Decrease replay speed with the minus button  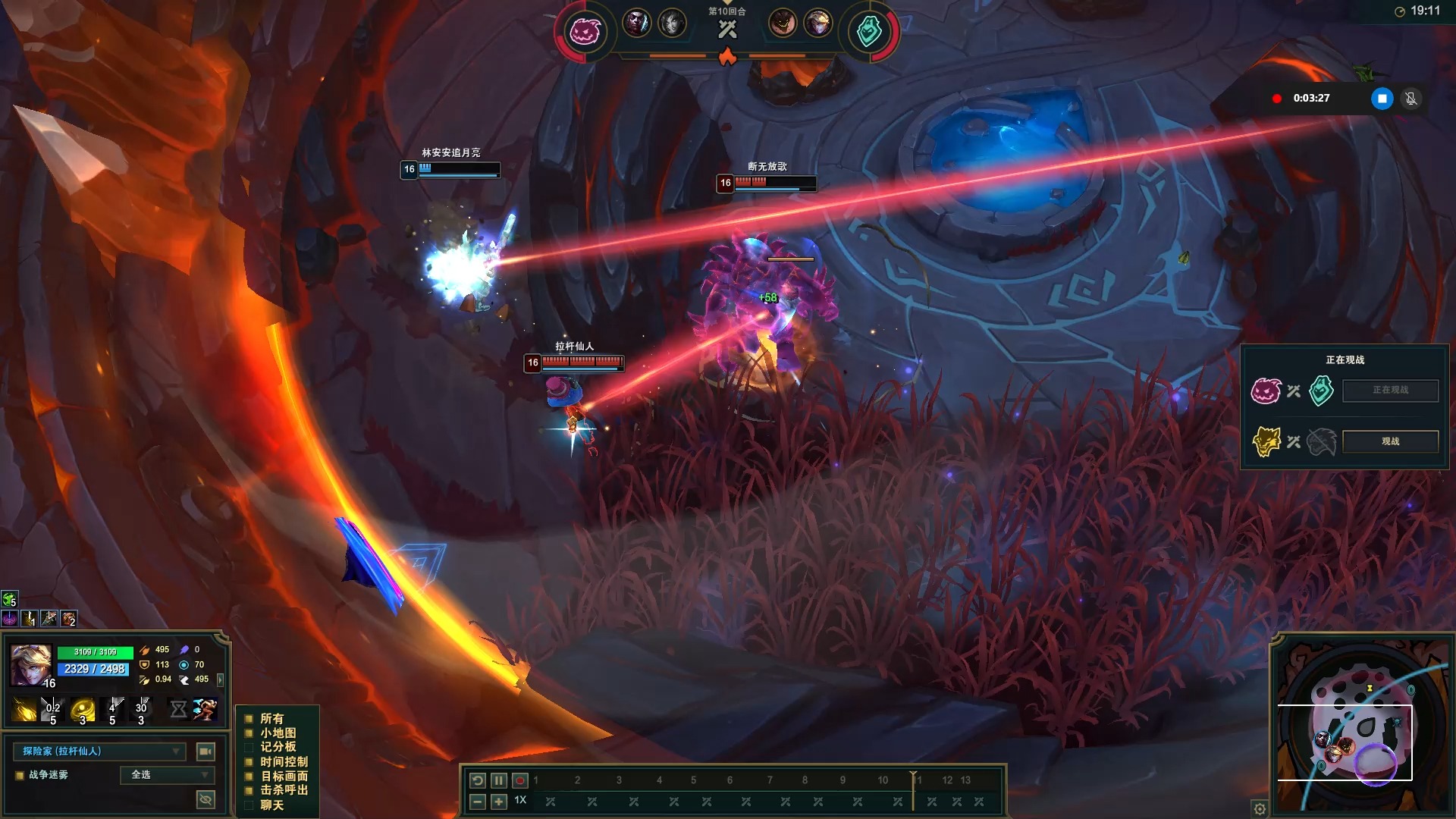pos(477,802)
